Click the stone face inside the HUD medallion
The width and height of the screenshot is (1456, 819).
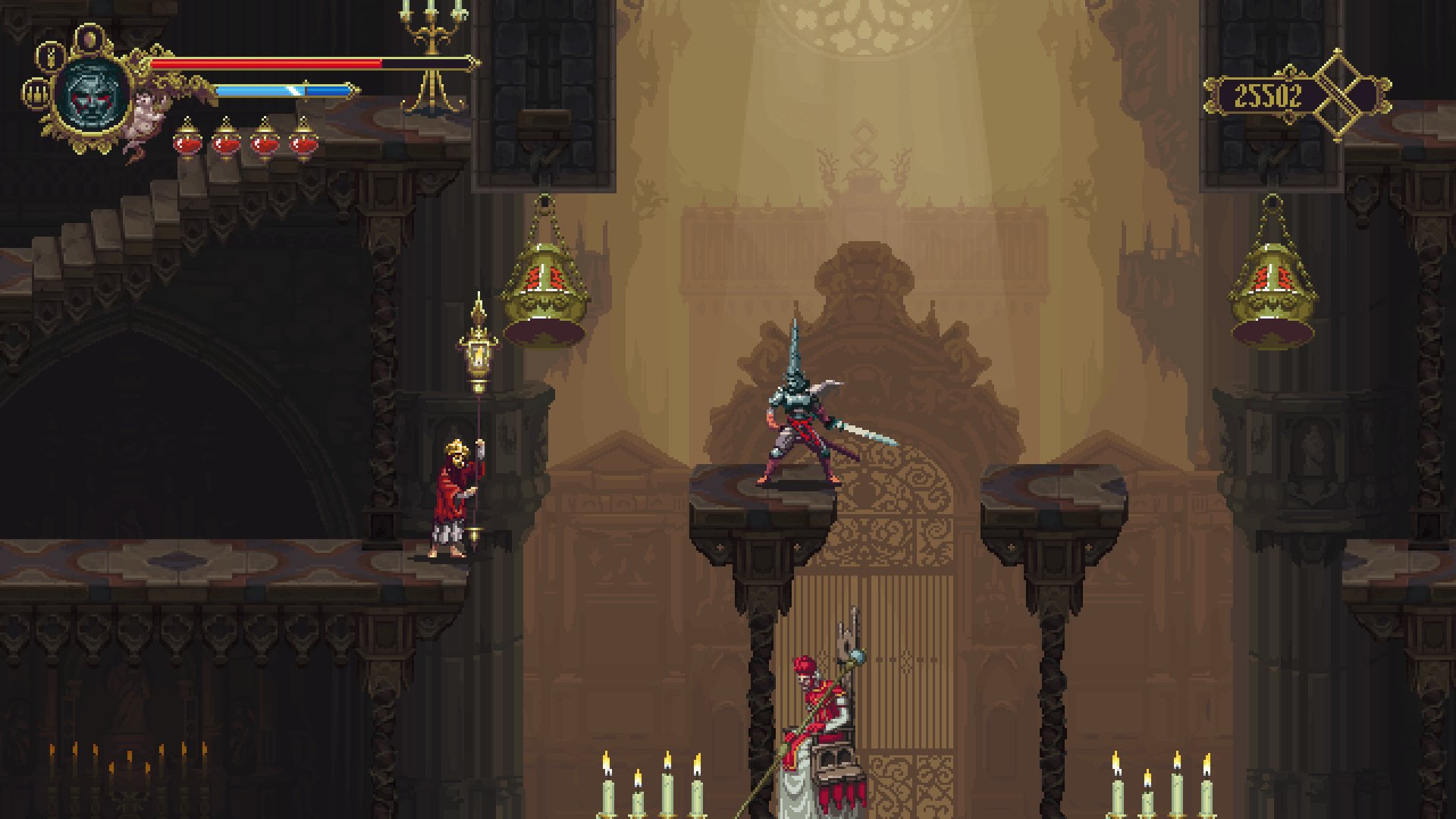93,96
